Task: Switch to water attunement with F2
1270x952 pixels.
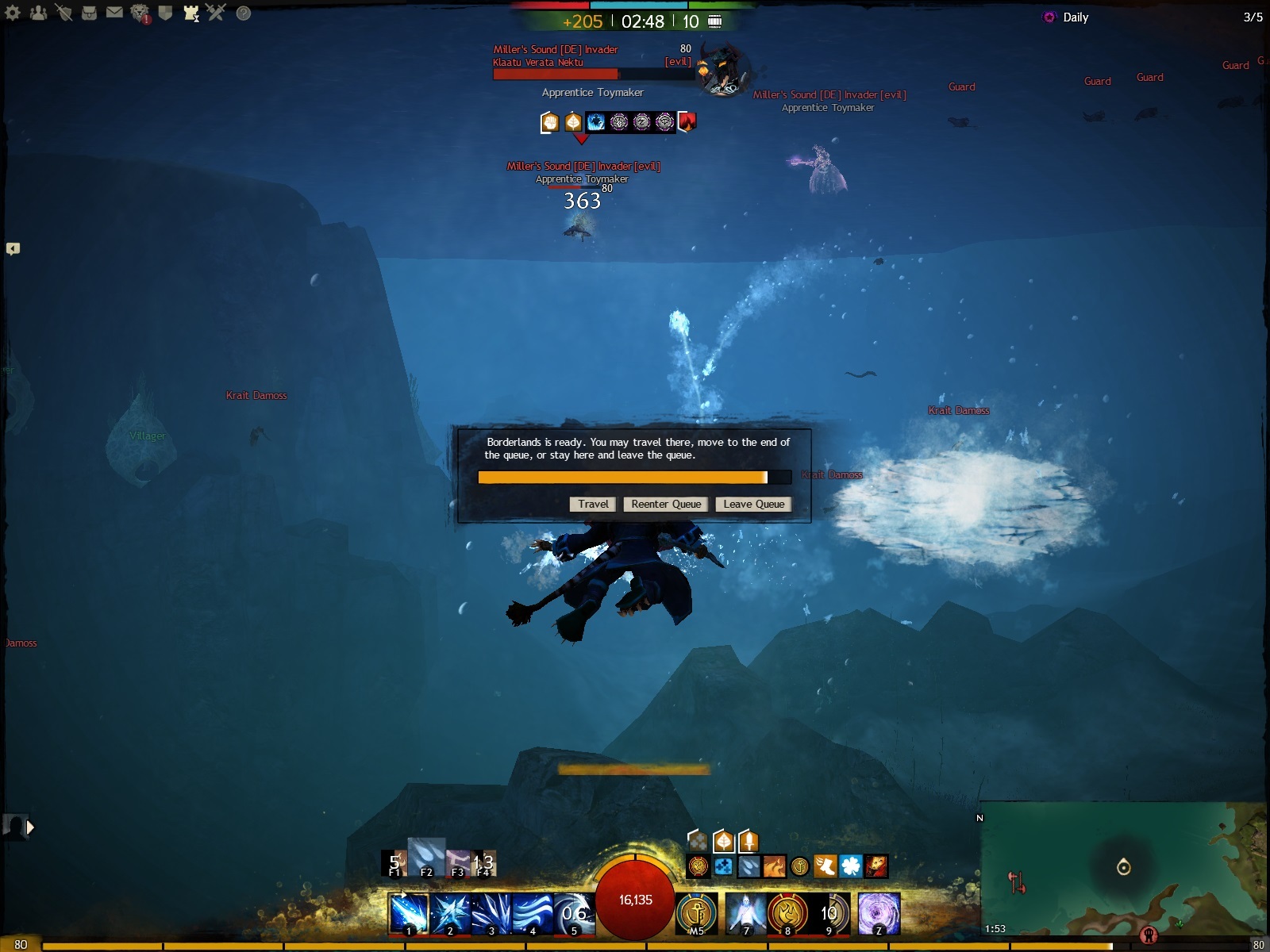Action: [x=426, y=858]
